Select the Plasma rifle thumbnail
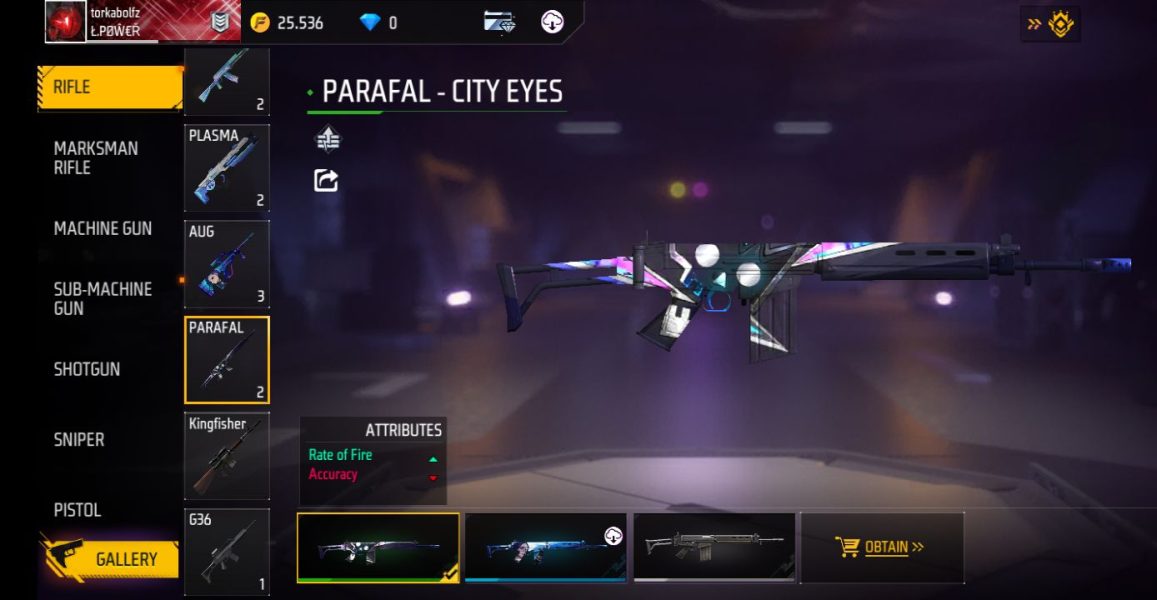 click(x=227, y=167)
